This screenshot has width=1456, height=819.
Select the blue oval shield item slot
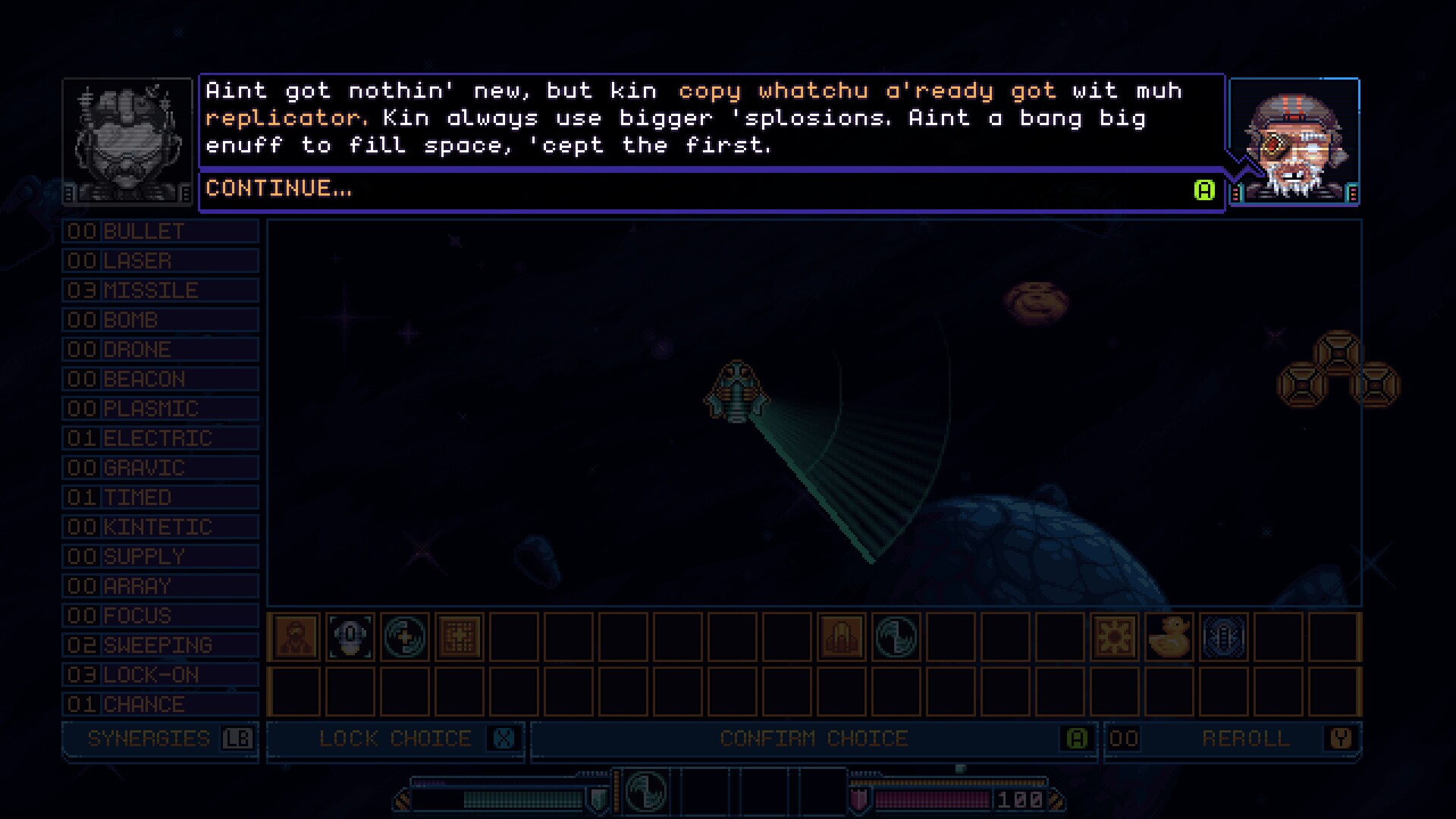click(x=1223, y=636)
